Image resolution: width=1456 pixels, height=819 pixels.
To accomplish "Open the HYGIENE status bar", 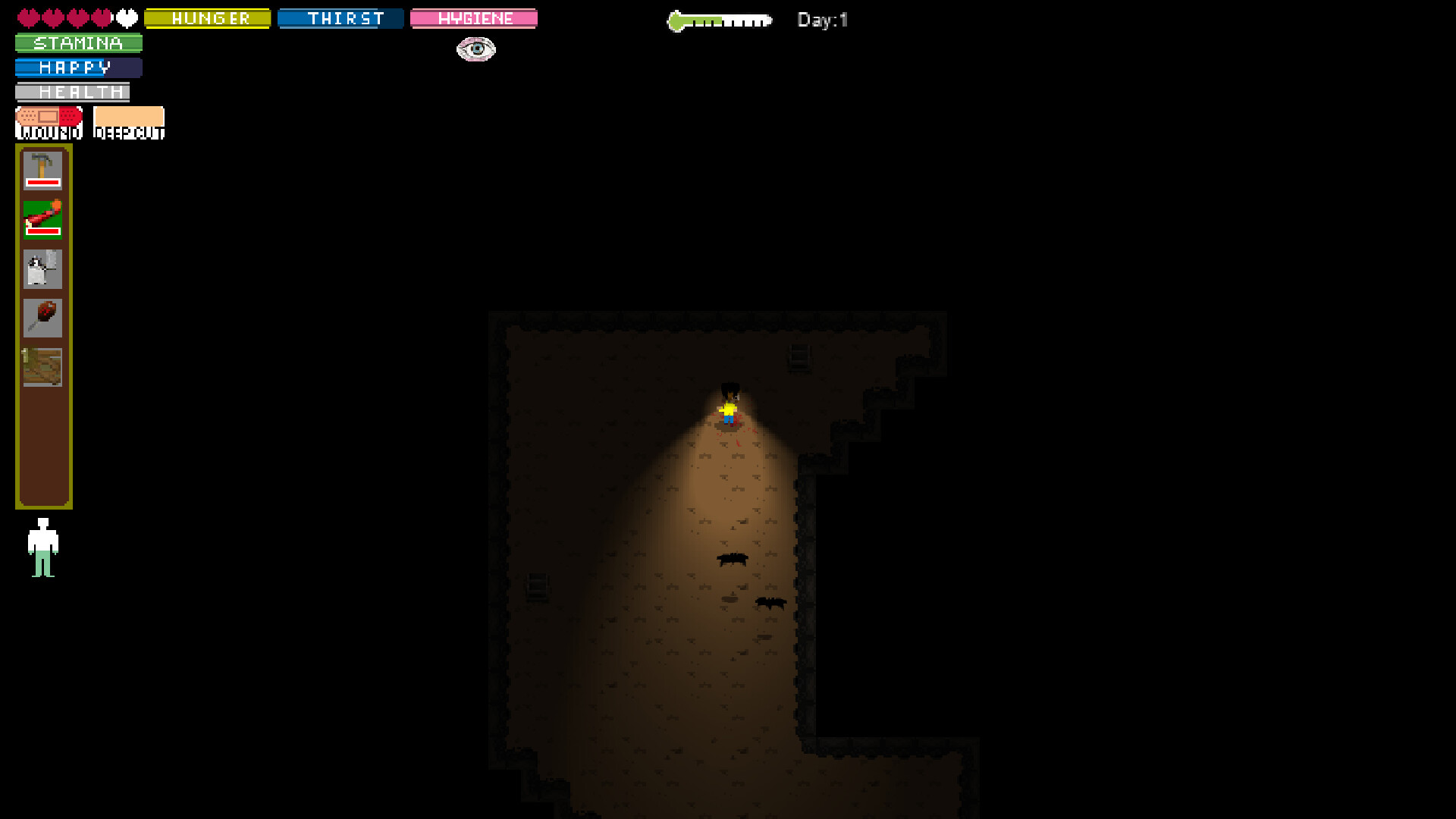I will click(473, 18).
